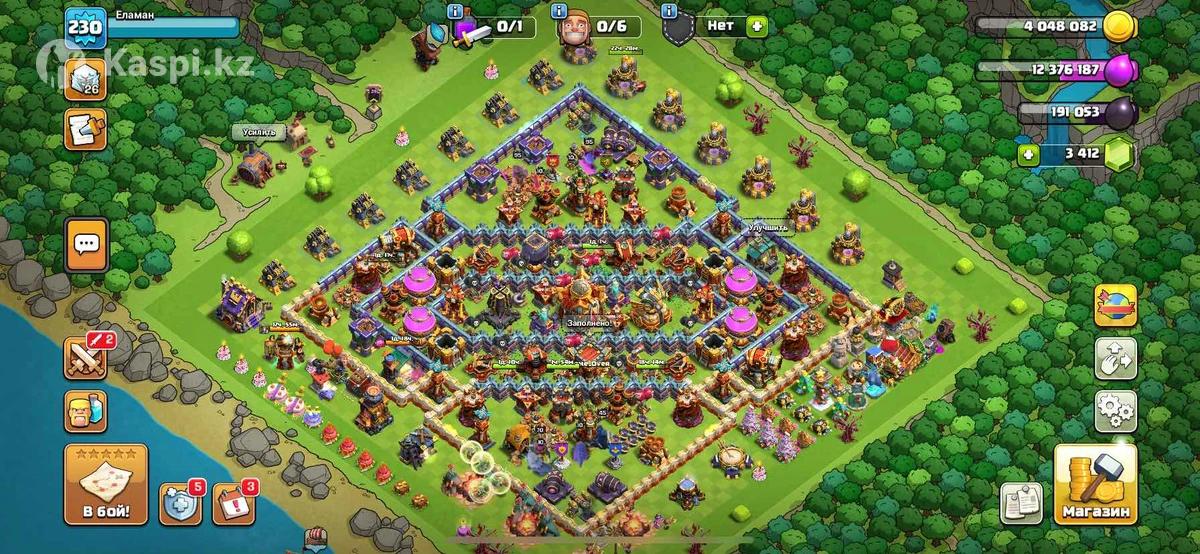Open the hand and arrows layout editor button
Image resolution: width=1200 pixels, height=554 pixels.
[x=1115, y=358]
